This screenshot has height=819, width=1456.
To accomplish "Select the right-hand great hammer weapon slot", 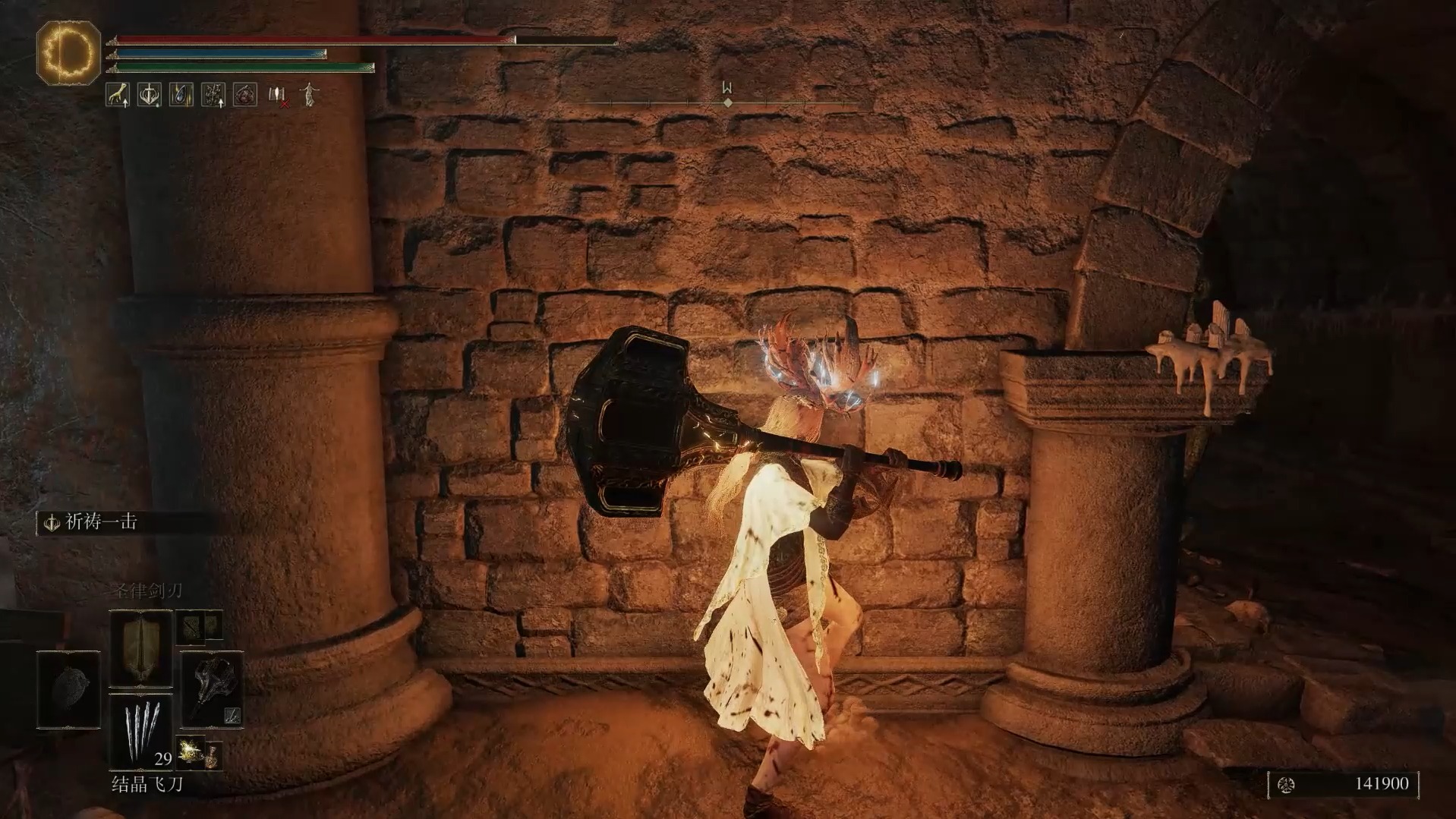I will tap(212, 689).
